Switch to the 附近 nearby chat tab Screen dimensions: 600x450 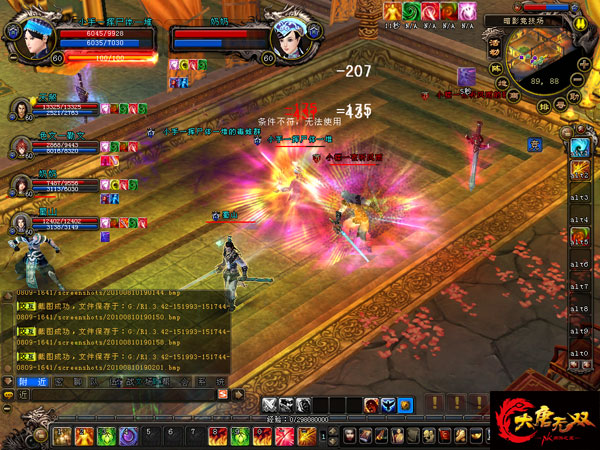(x=30, y=381)
